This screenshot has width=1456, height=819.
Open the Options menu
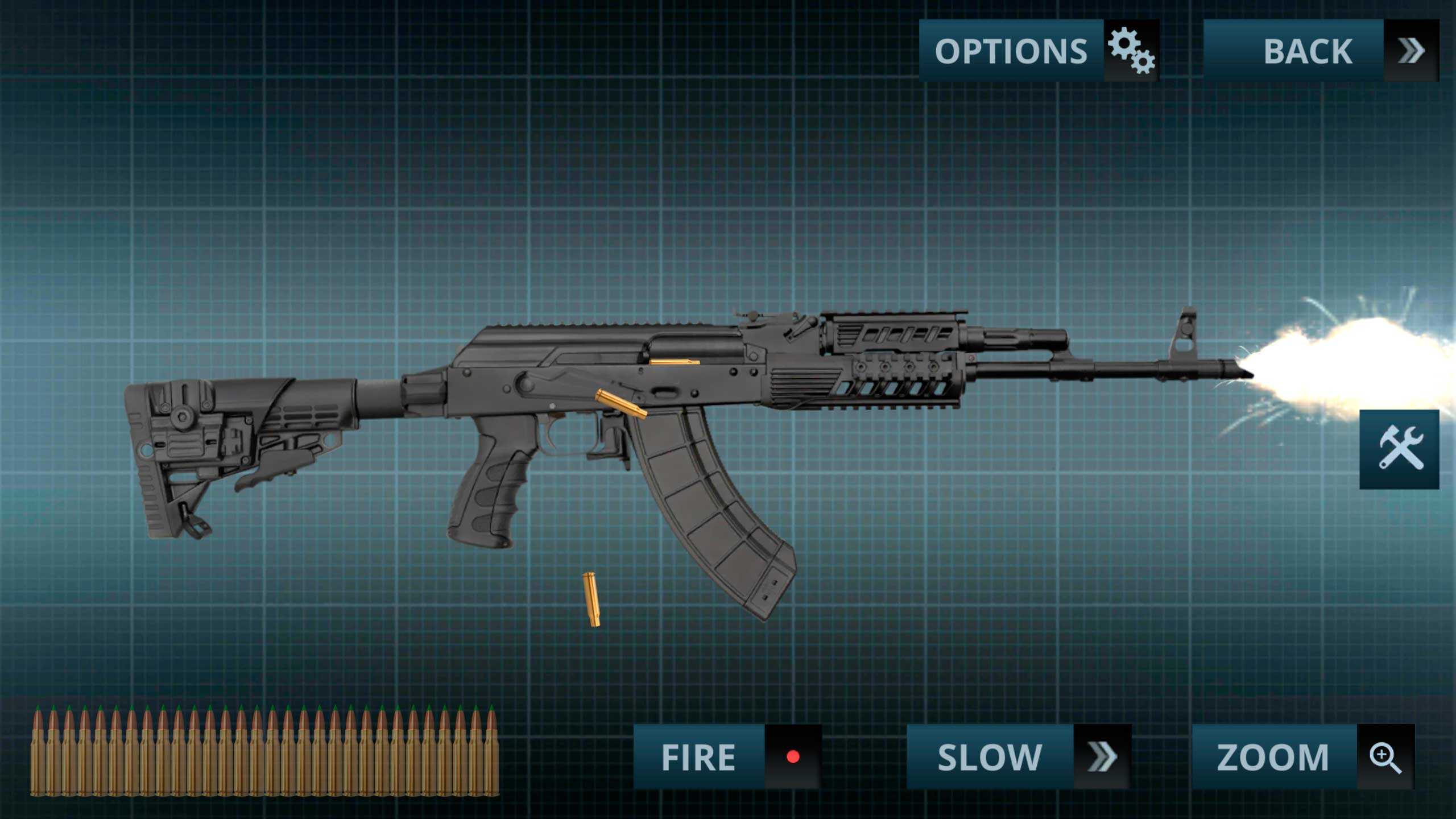(1039, 51)
